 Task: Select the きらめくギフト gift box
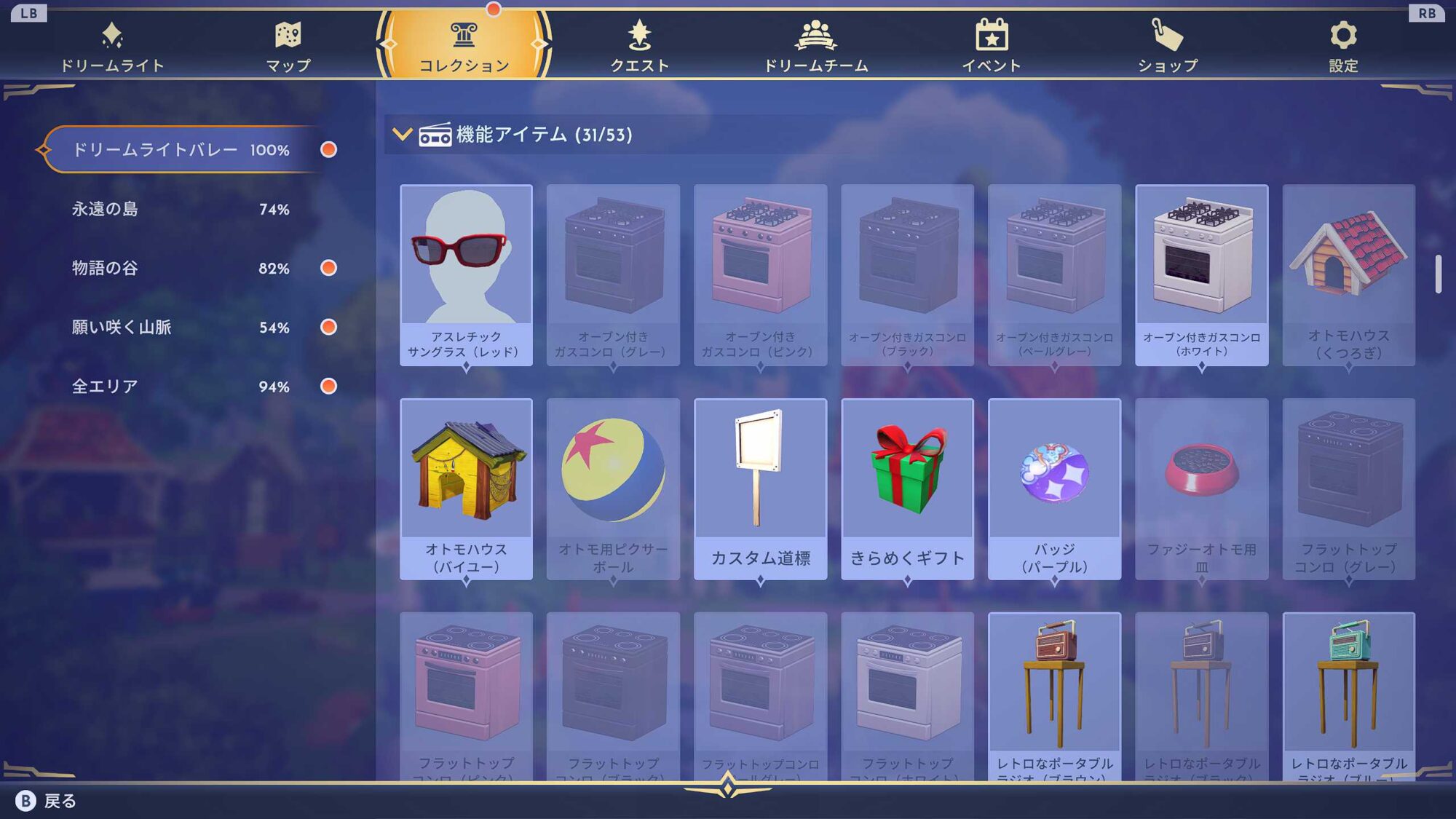[907, 488]
